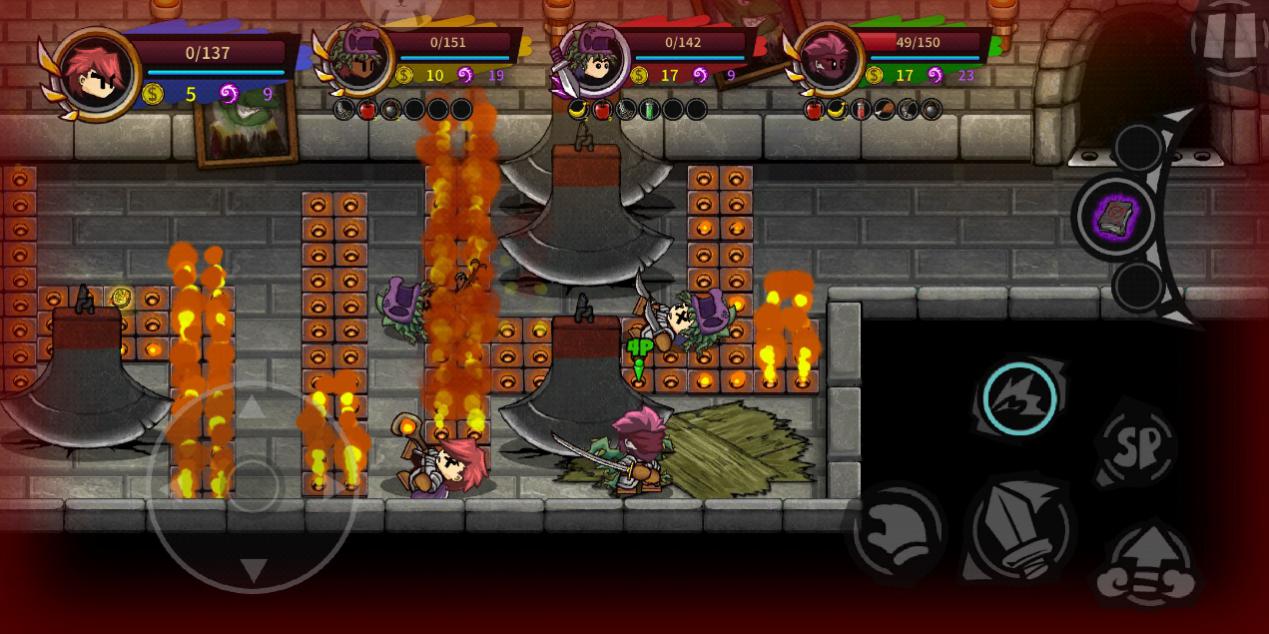Image resolution: width=1269 pixels, height=634 pixels.
Task: Select the pink-haired player with 49/150 health
Action: (828, 57)
